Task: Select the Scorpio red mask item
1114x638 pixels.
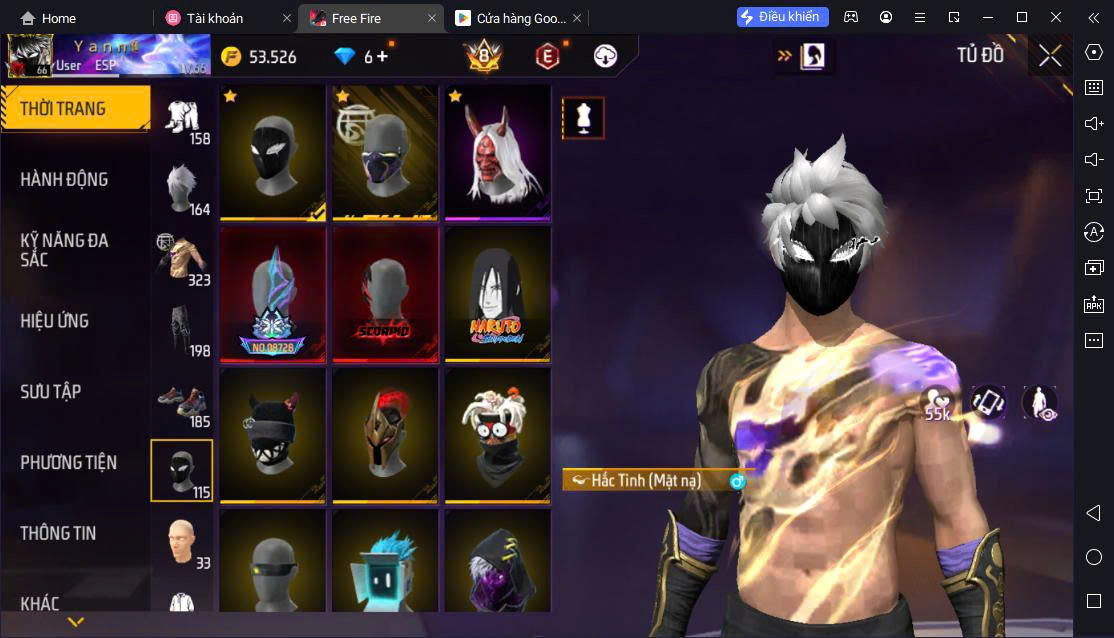Action: click(x=385, y=295)
